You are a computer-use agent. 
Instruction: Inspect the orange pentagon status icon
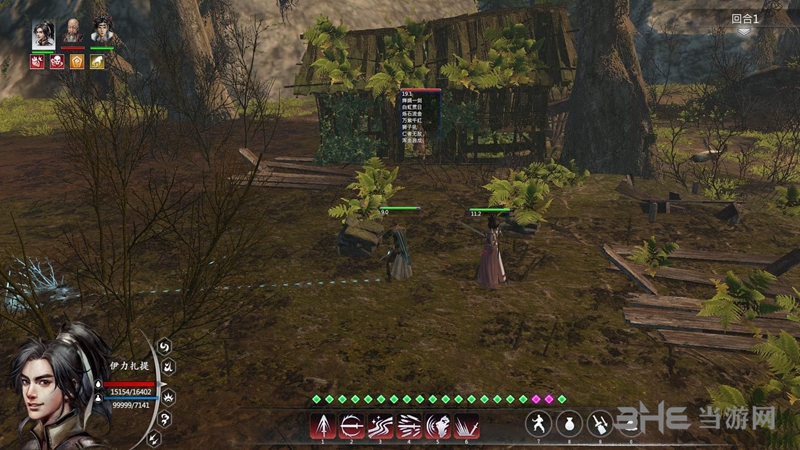pyautogui.click(x=77, y=62)
